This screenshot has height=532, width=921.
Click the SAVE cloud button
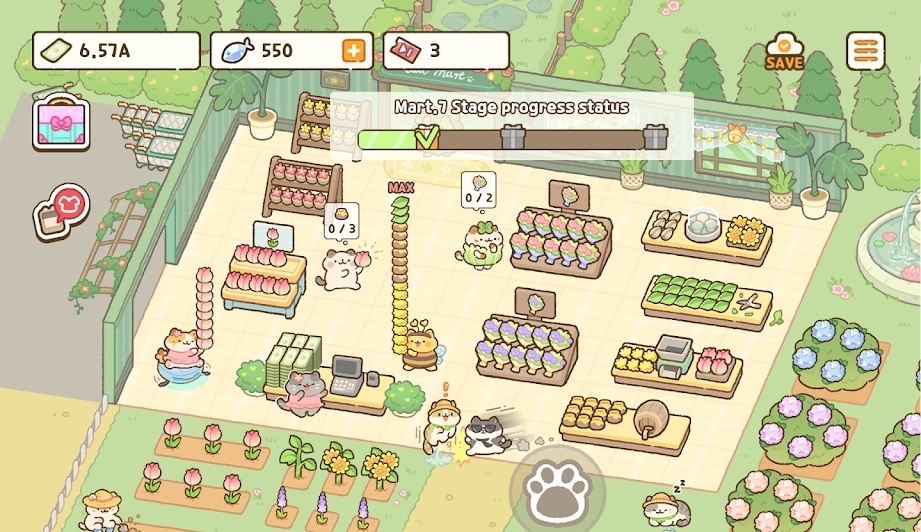785,51
